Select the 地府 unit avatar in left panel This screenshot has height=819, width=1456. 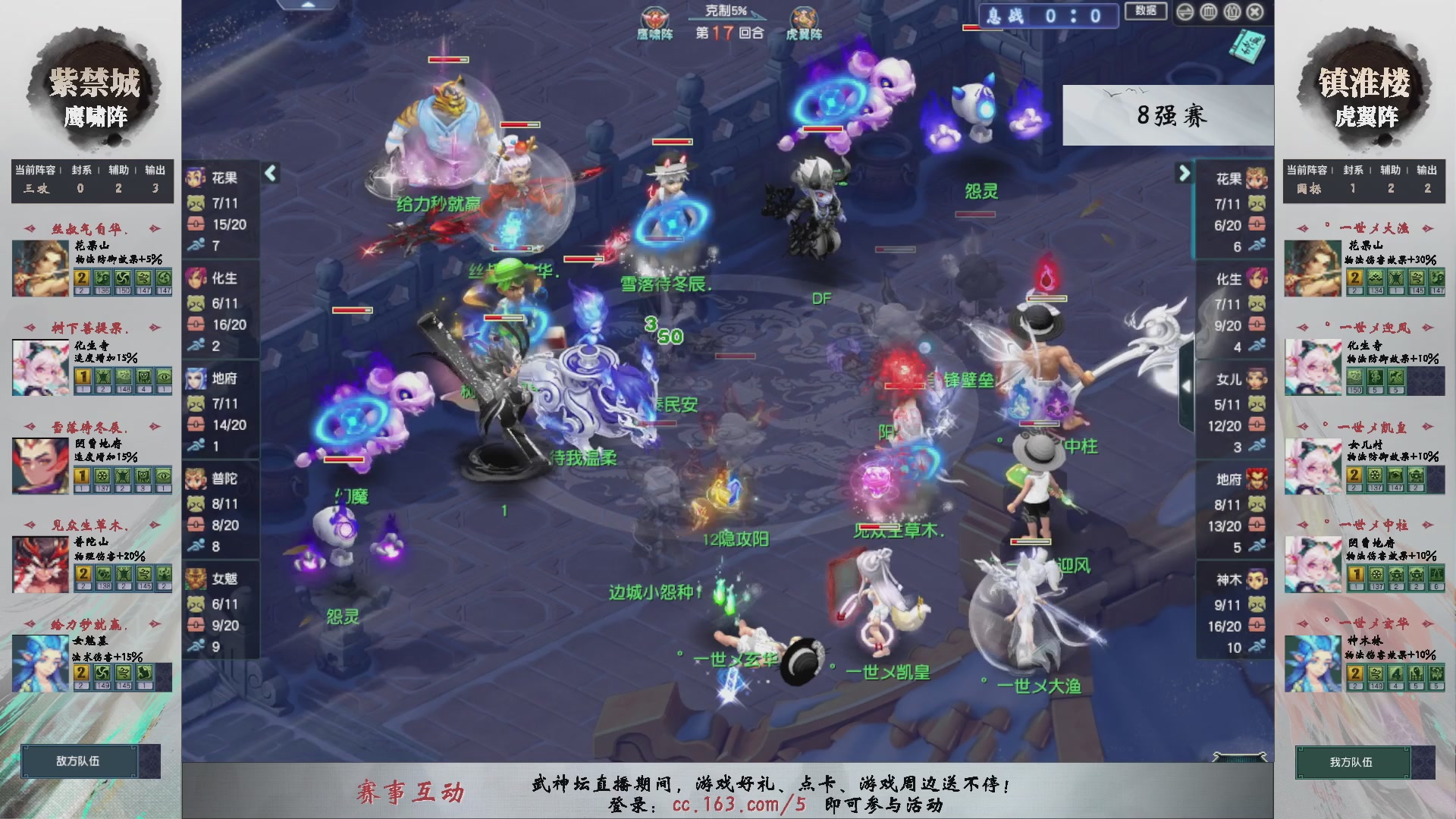pos(197,379)
